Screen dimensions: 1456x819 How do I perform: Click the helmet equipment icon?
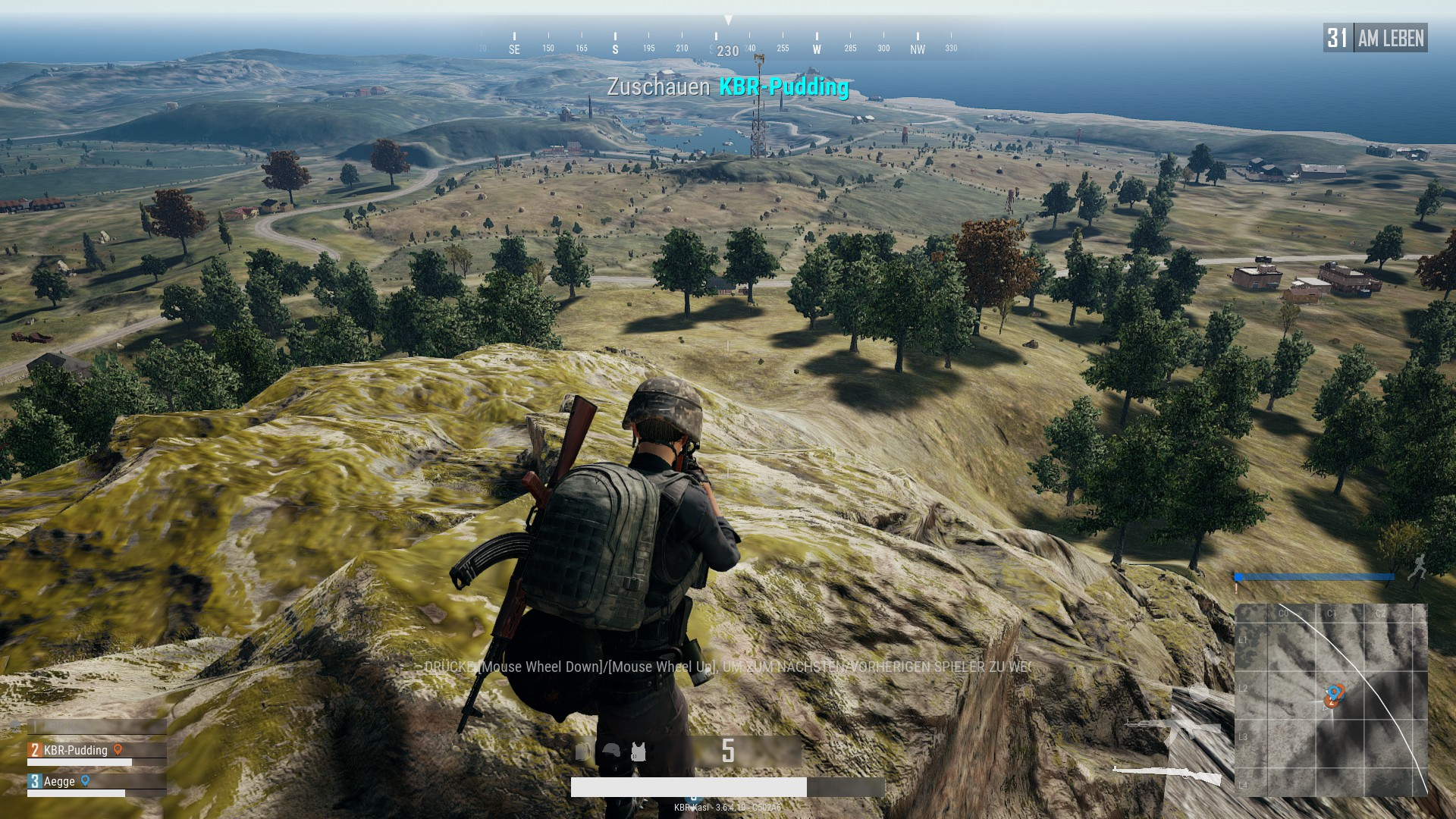click(610, 752)
